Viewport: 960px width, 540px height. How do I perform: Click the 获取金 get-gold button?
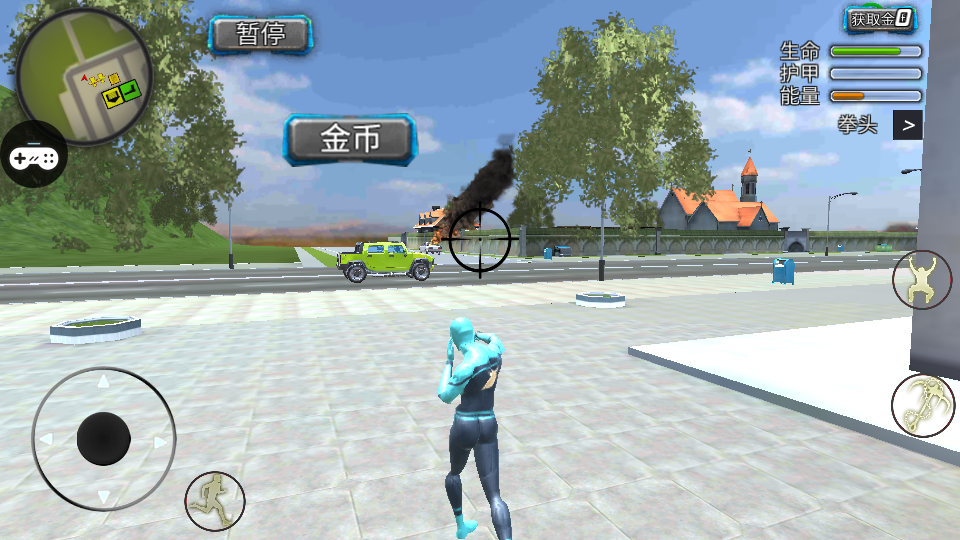(880, 18)
